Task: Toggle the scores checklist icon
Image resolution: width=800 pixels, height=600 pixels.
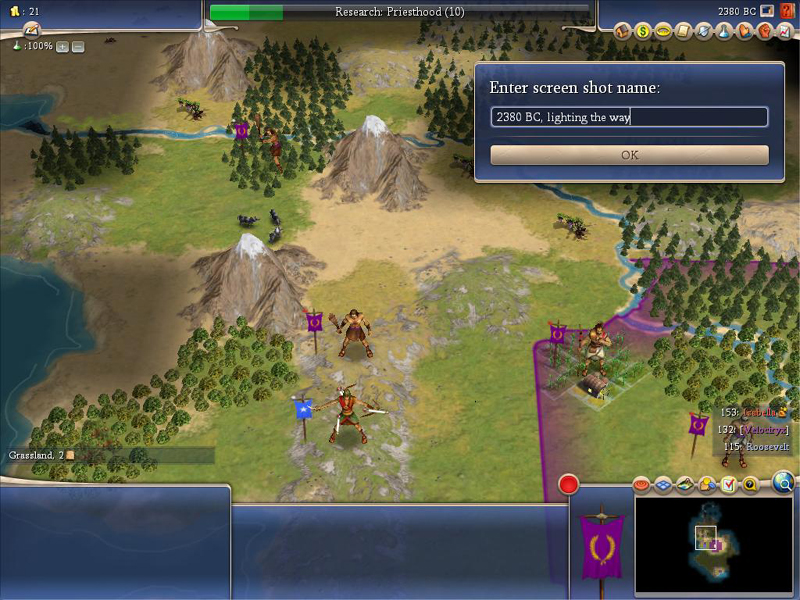Action: pyautogui.click(x=728, y=485)
